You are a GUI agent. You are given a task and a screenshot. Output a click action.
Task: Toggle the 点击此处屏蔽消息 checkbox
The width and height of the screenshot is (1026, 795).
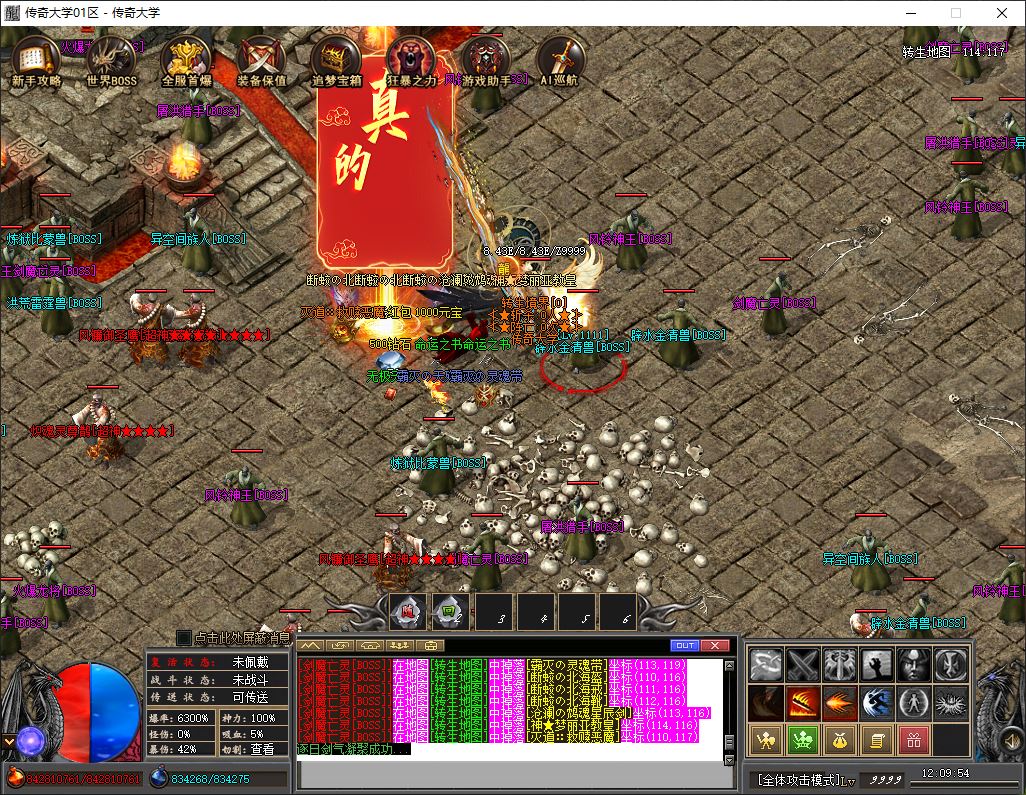point(184,637)
